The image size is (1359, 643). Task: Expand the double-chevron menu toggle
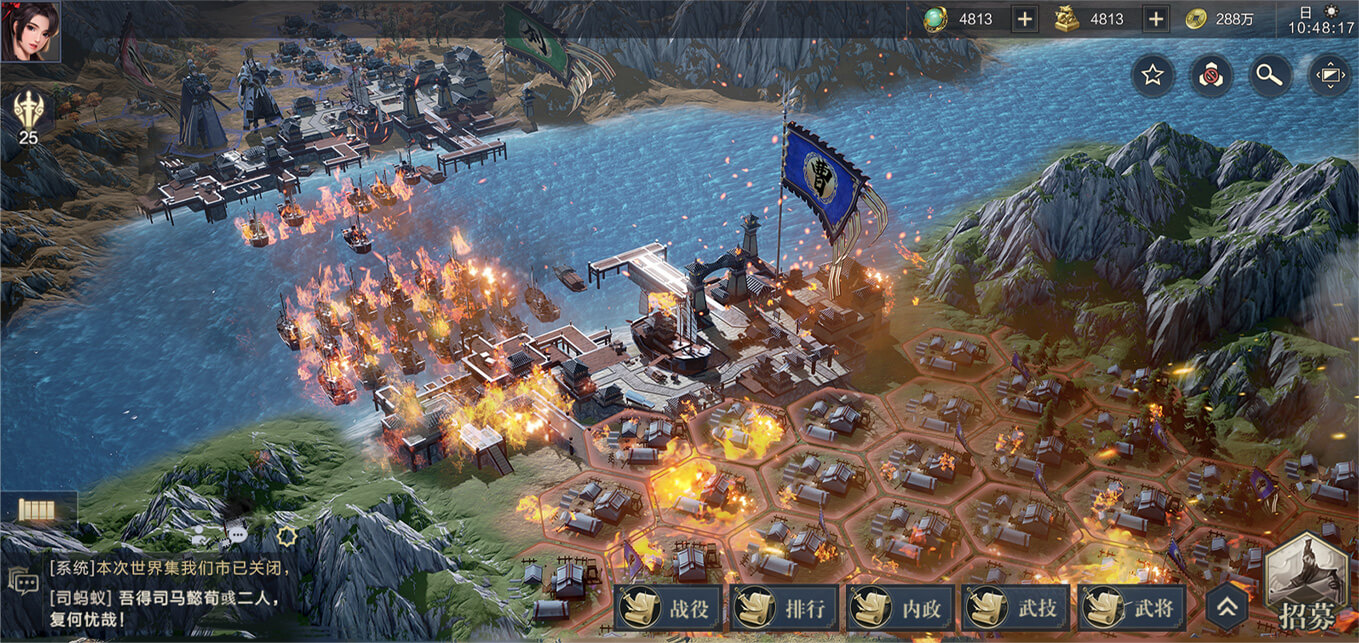pos(1228,607)
